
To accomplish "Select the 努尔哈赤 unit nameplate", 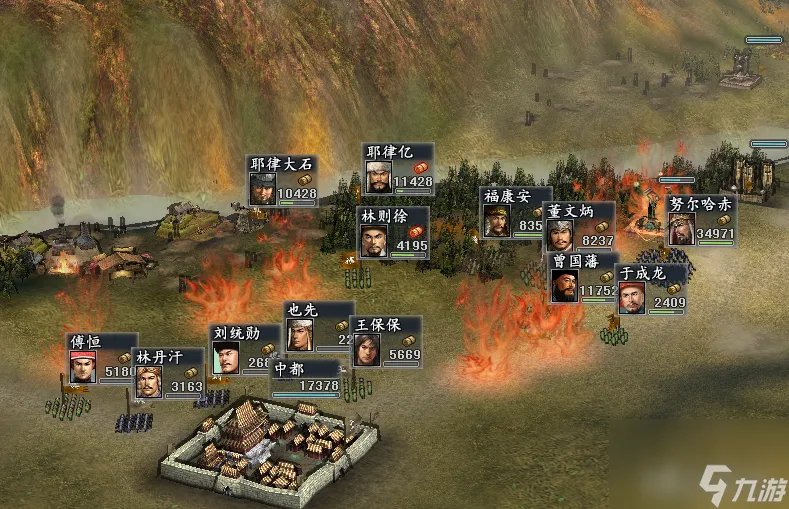I will 701,220.
